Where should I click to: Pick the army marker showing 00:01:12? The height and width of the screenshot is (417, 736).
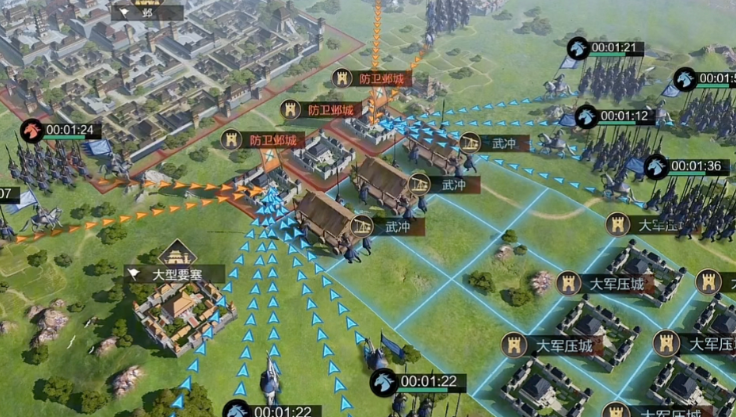[x=587, y=116]
